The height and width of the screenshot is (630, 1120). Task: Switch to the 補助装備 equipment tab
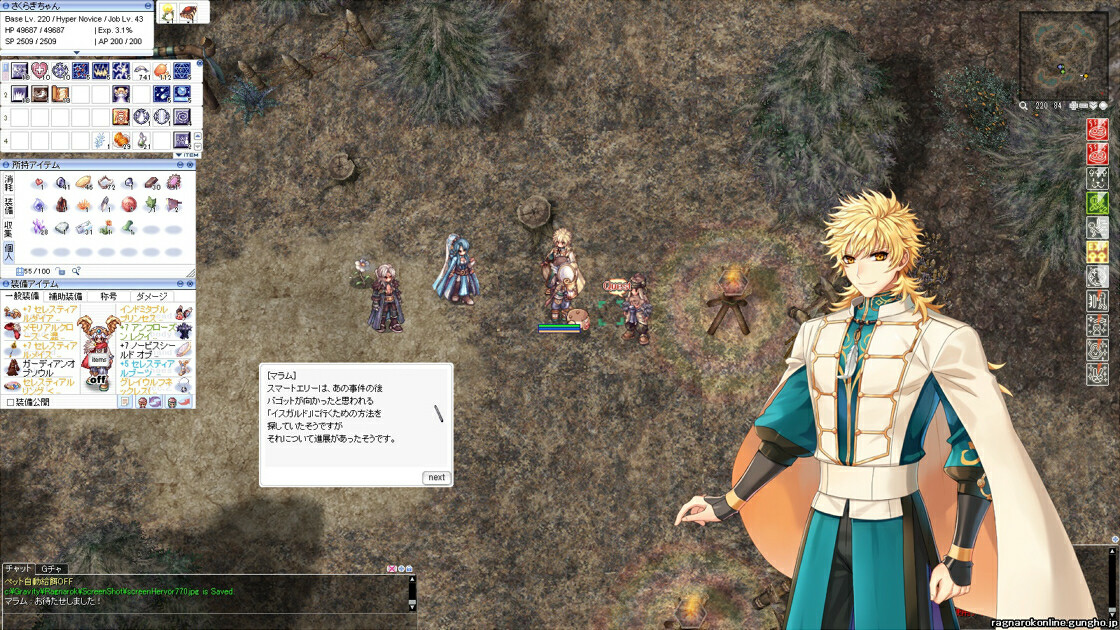(x=65, y=296)
